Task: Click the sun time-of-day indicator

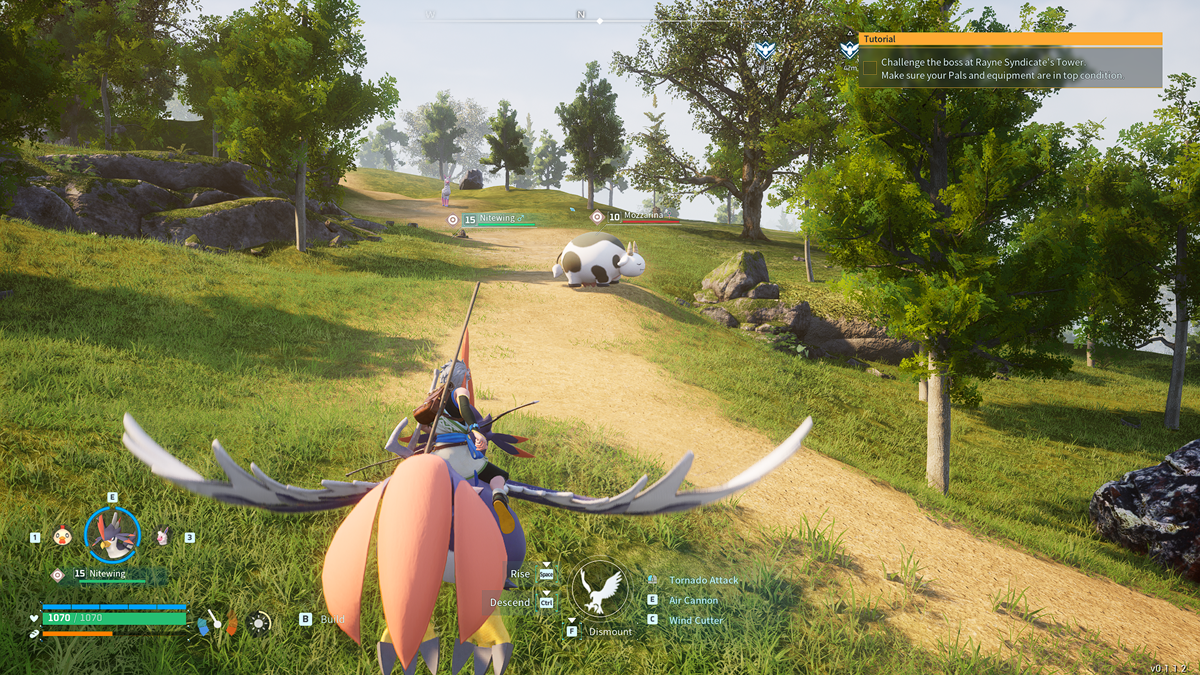Action: 259,623
